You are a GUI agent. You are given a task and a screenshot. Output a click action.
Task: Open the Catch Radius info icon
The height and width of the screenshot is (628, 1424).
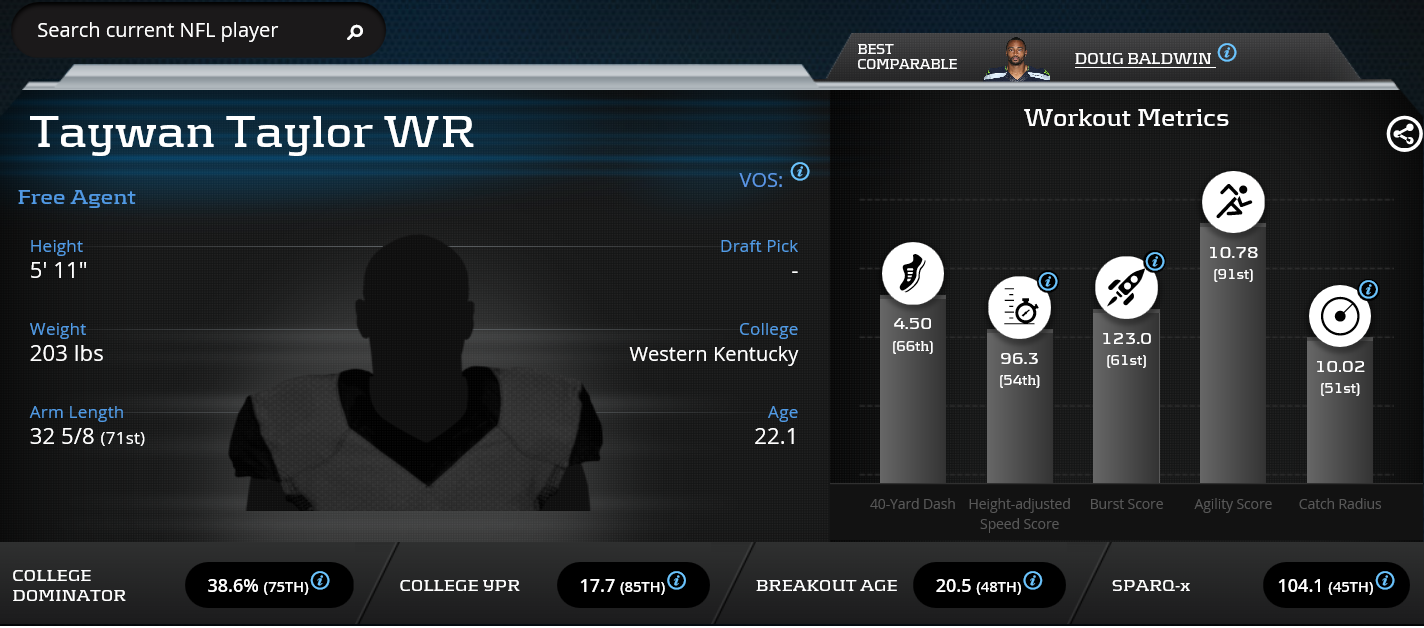click(1368, 290)
